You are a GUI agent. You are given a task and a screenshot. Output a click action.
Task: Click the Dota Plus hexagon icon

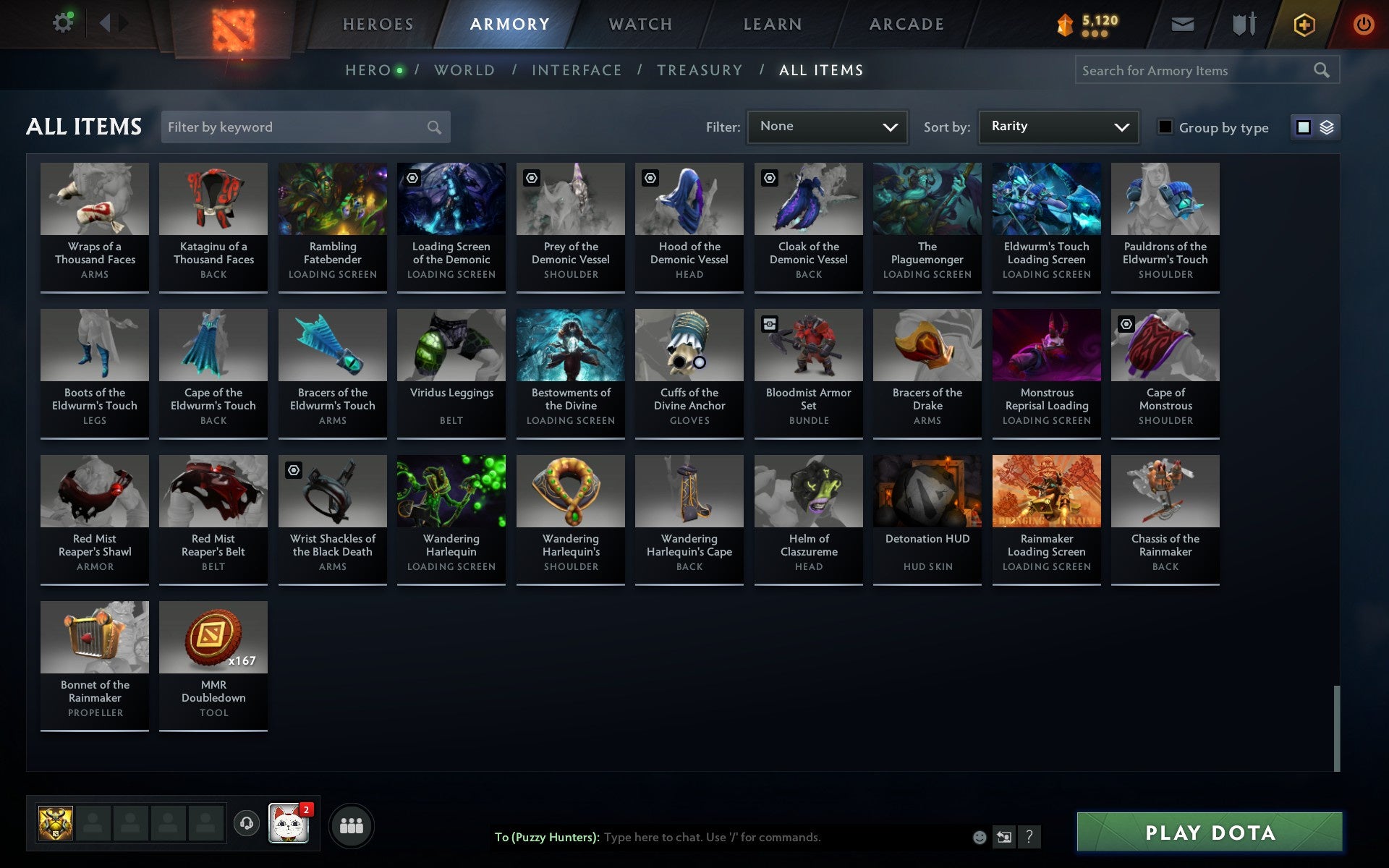1303,23
